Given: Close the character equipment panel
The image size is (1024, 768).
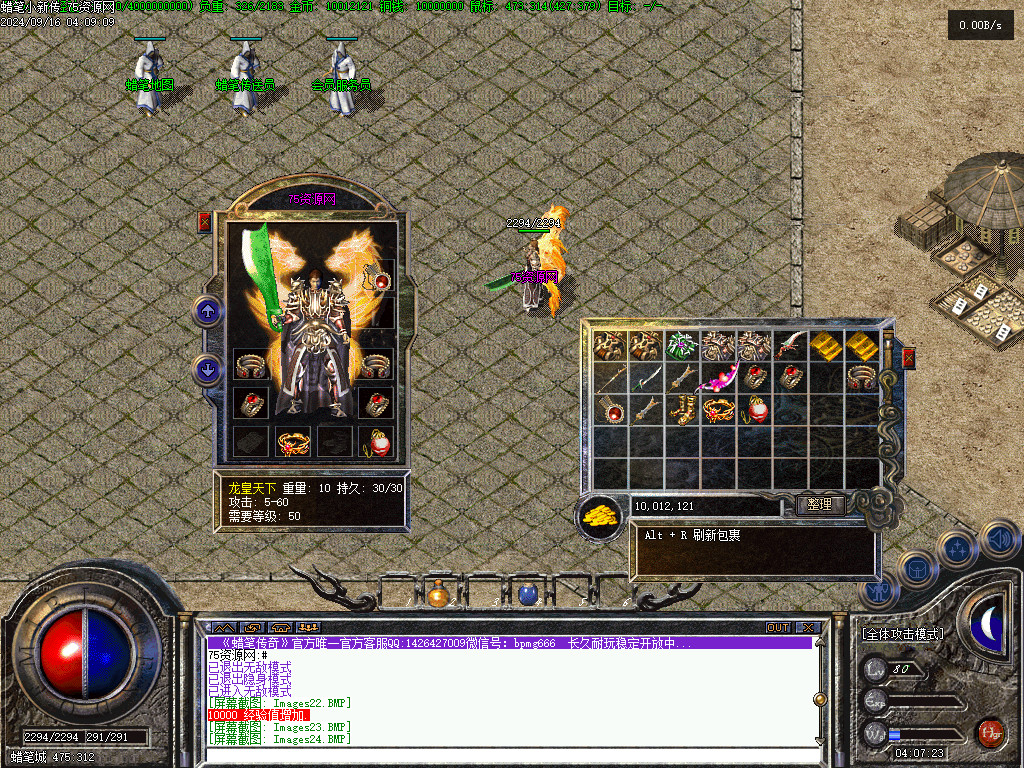Looking at the screenshot, I should coord(205,222).
